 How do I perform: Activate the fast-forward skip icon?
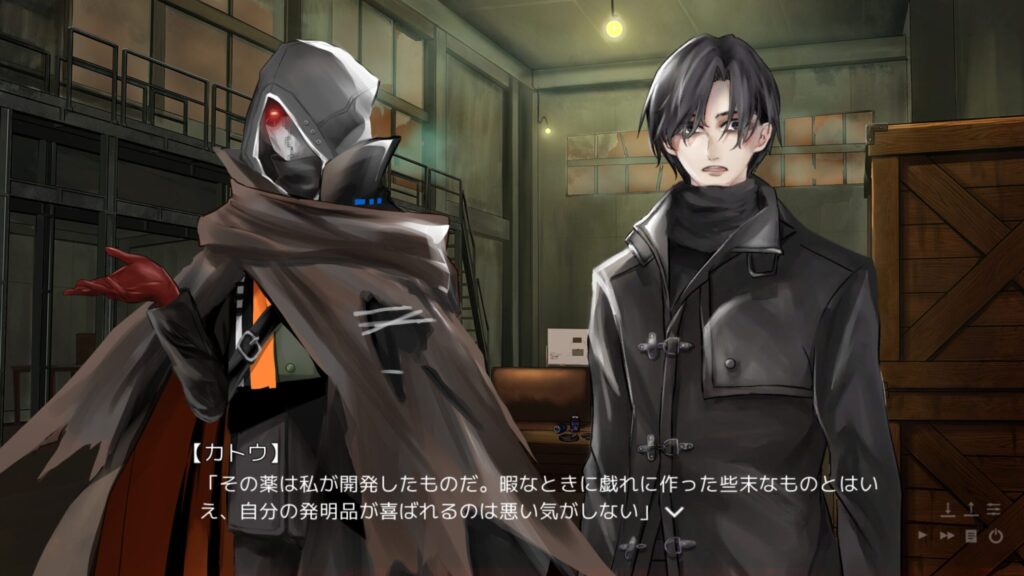click(947, 536)
